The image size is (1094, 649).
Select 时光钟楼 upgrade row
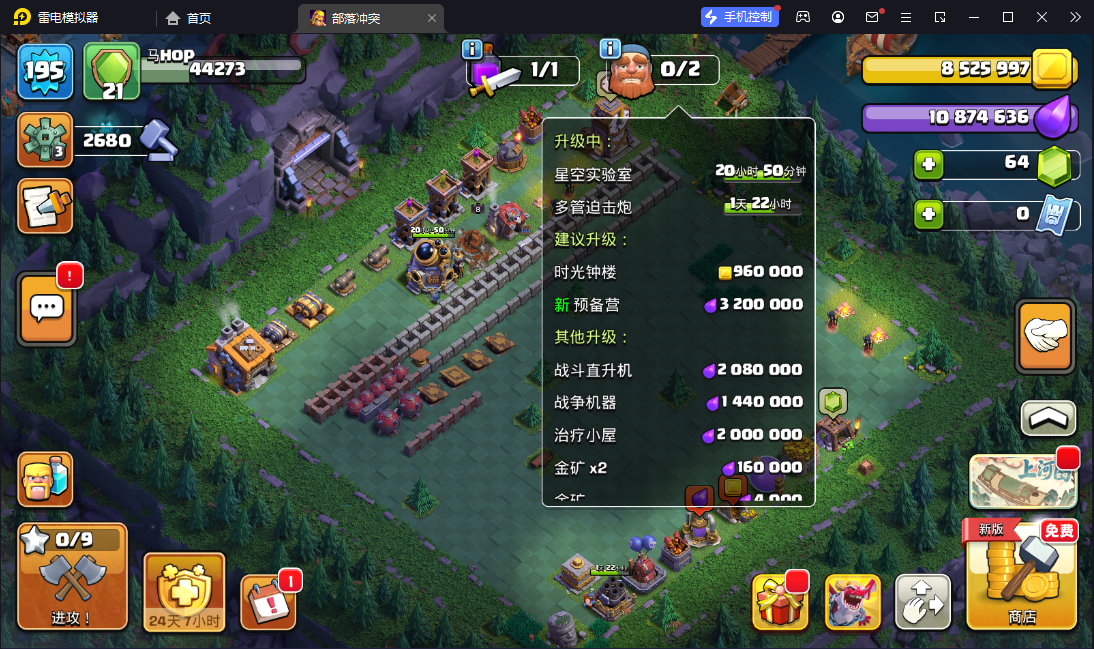678,272
